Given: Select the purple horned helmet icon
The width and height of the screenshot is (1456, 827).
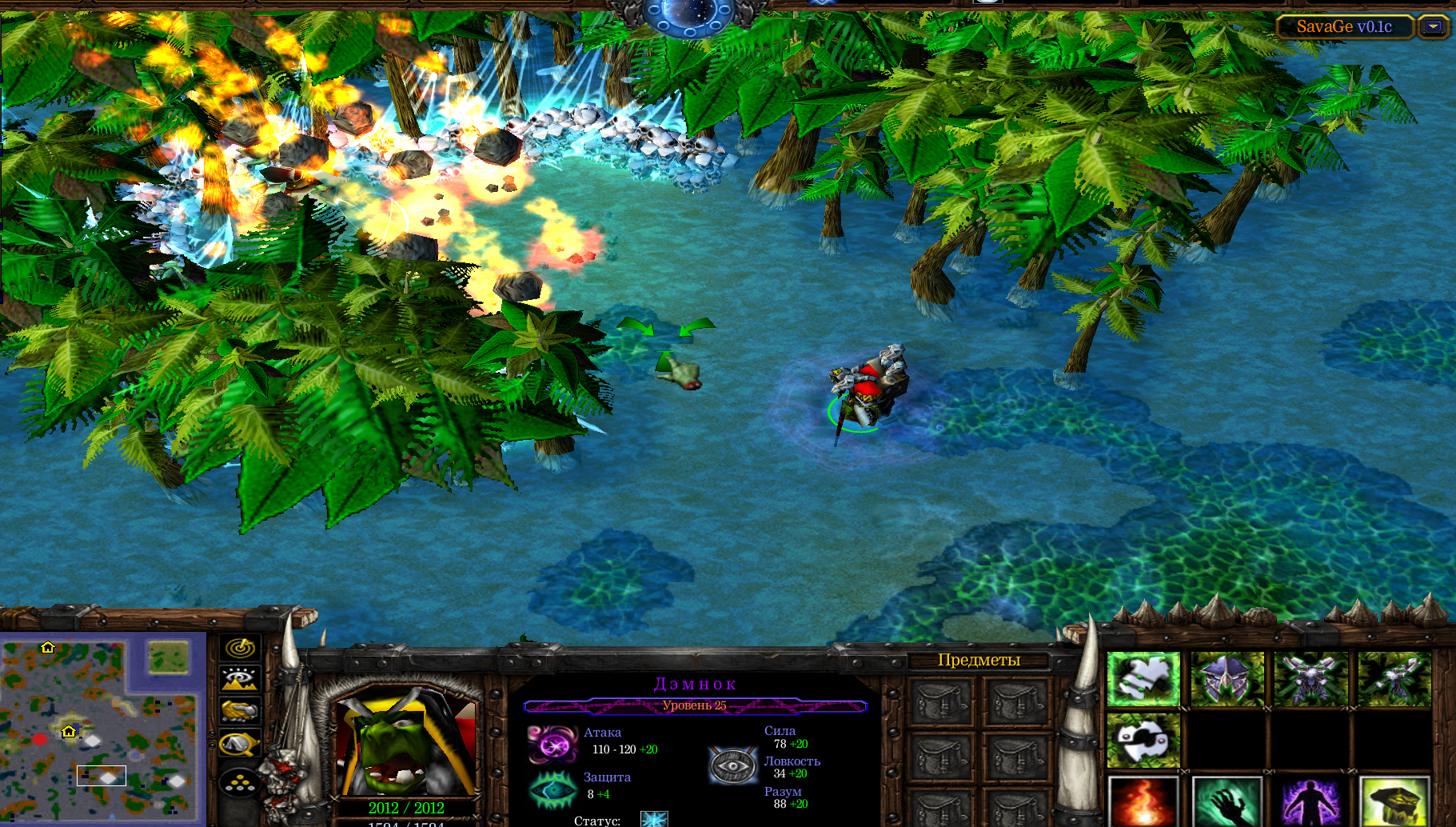Looking at the screenshot, I should tap(1227, 679).
